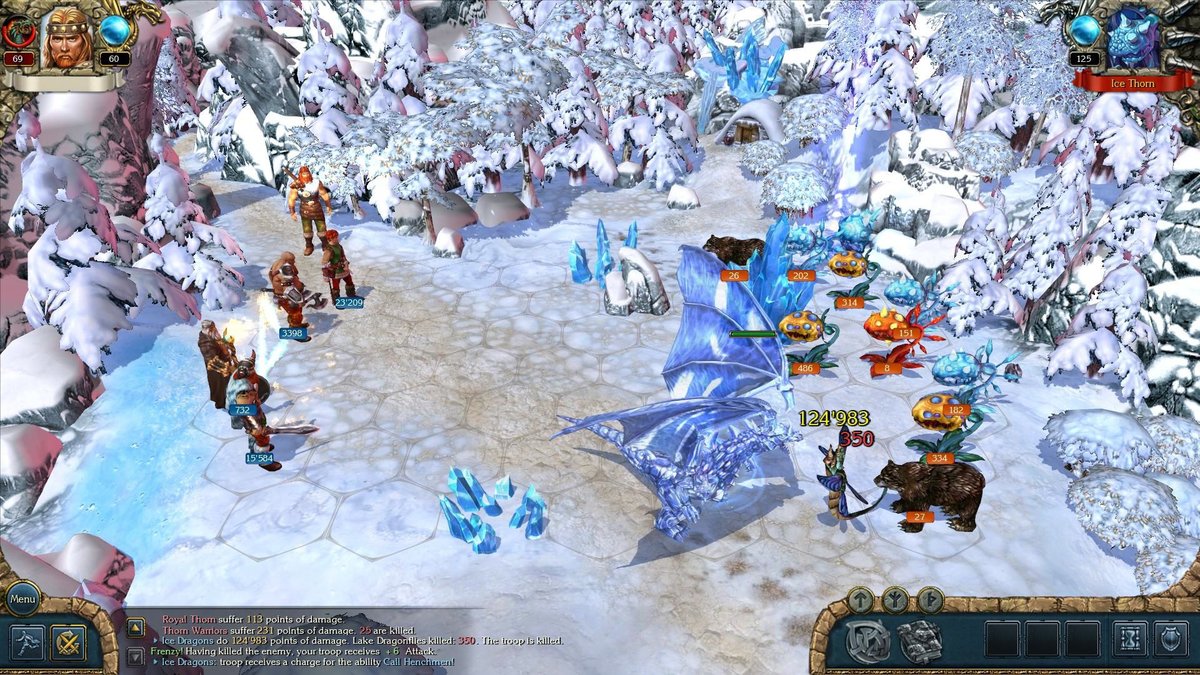Activate the forked Y-shaped rune
The image size is (1200, 675).
(x=896, y=600)
